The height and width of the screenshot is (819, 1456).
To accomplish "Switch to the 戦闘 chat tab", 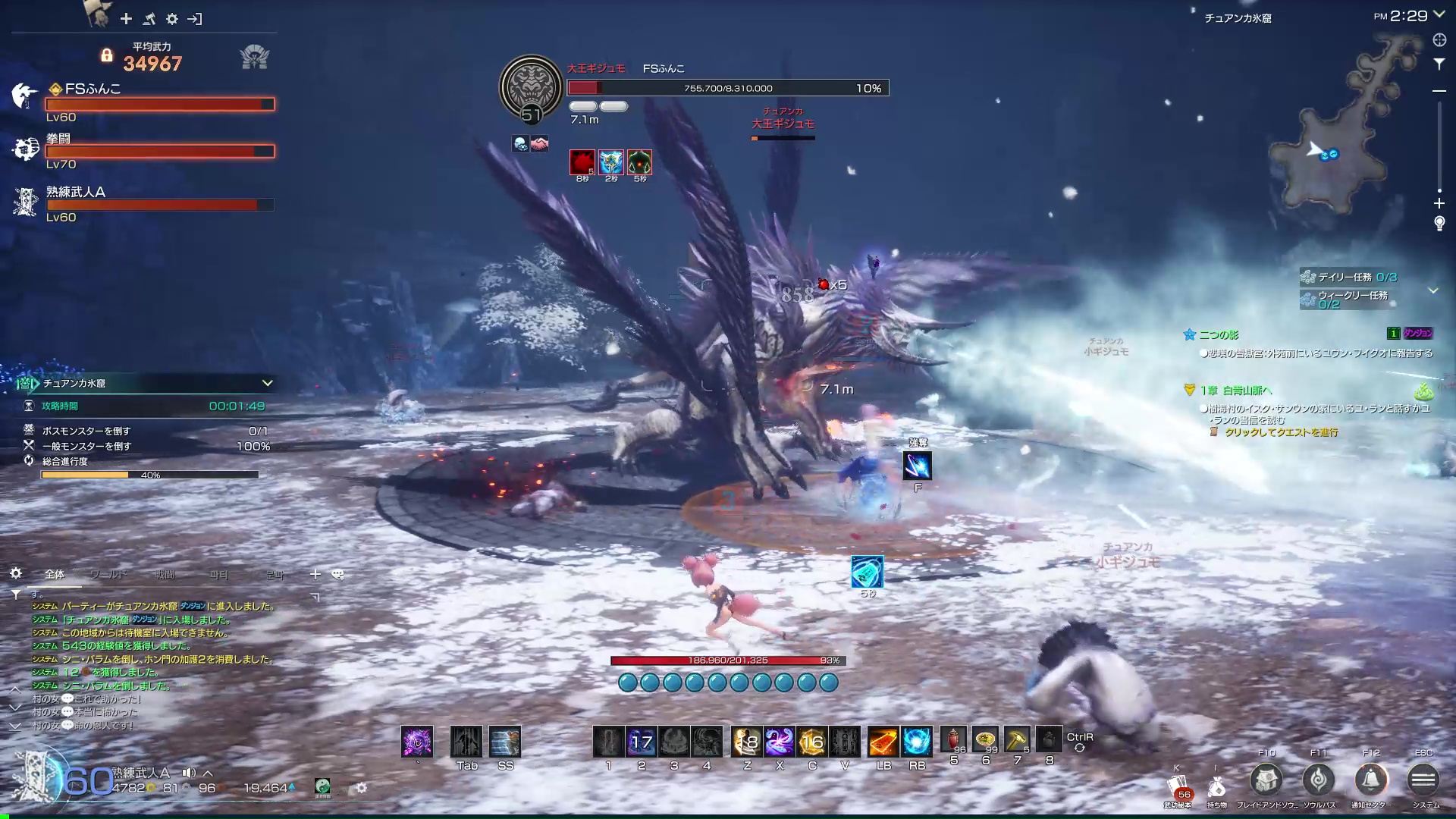I will click(165, 574).
